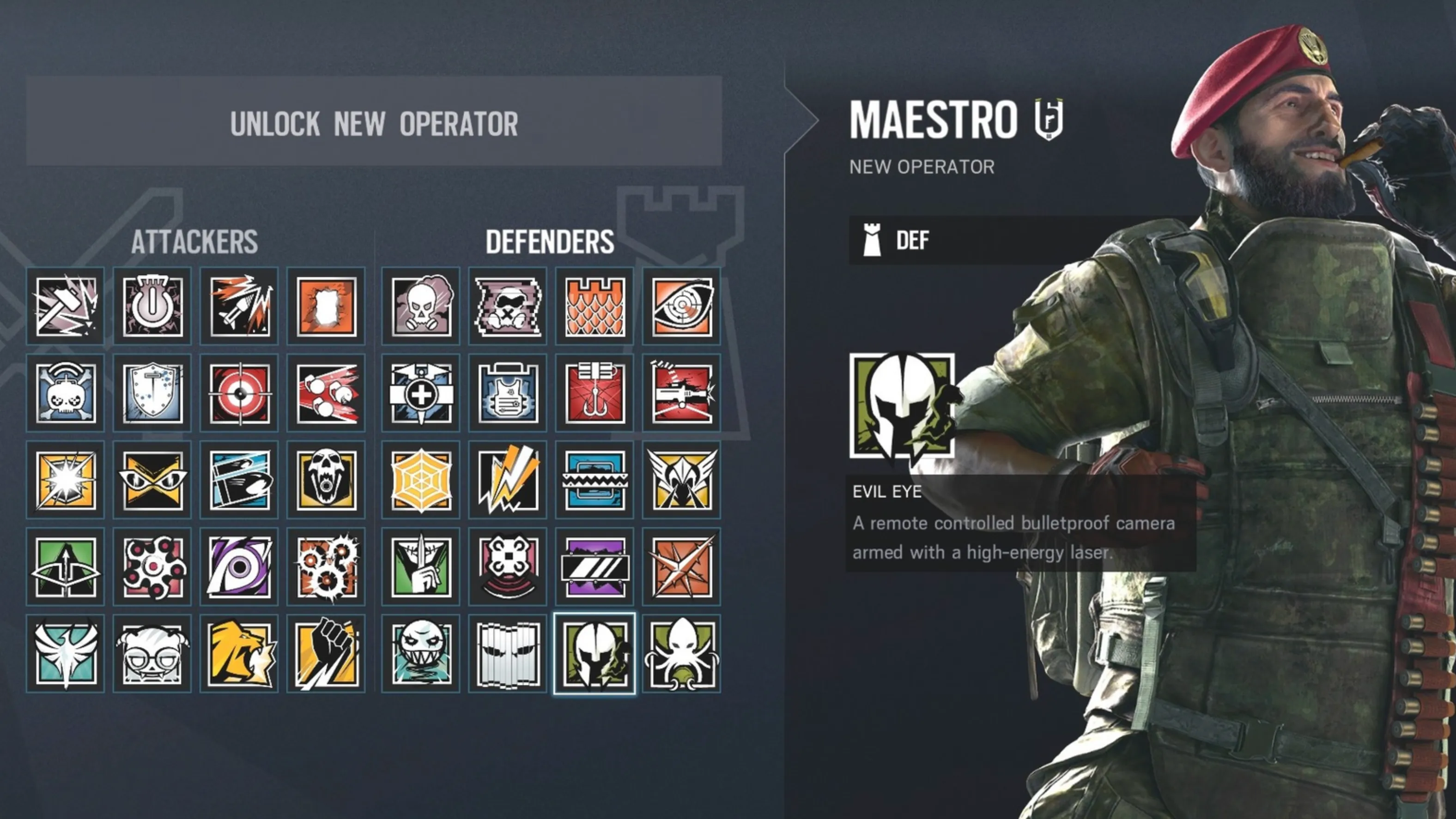Select the Sledge operator icon

[x=65, y=307]
